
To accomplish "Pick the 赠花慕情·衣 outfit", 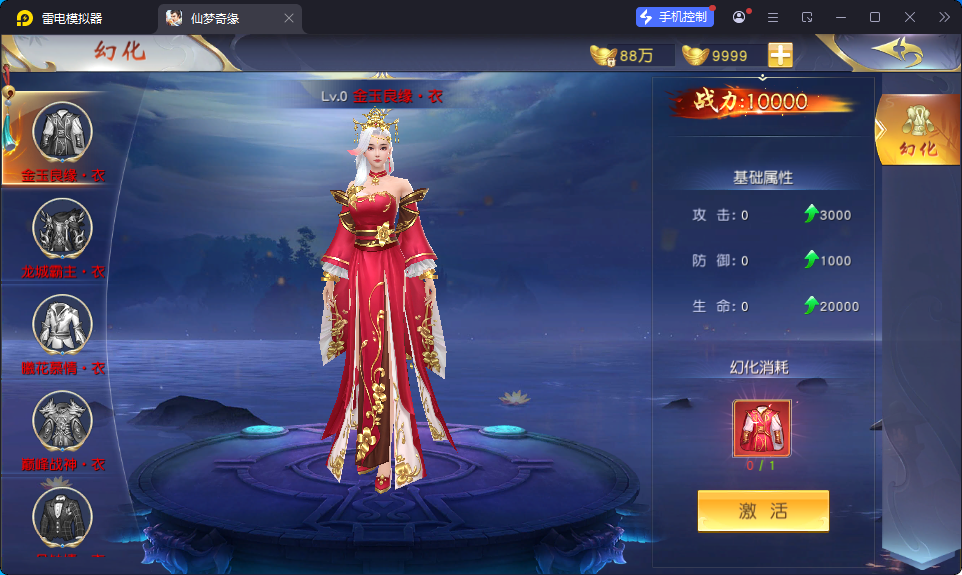I will point(63,324).
